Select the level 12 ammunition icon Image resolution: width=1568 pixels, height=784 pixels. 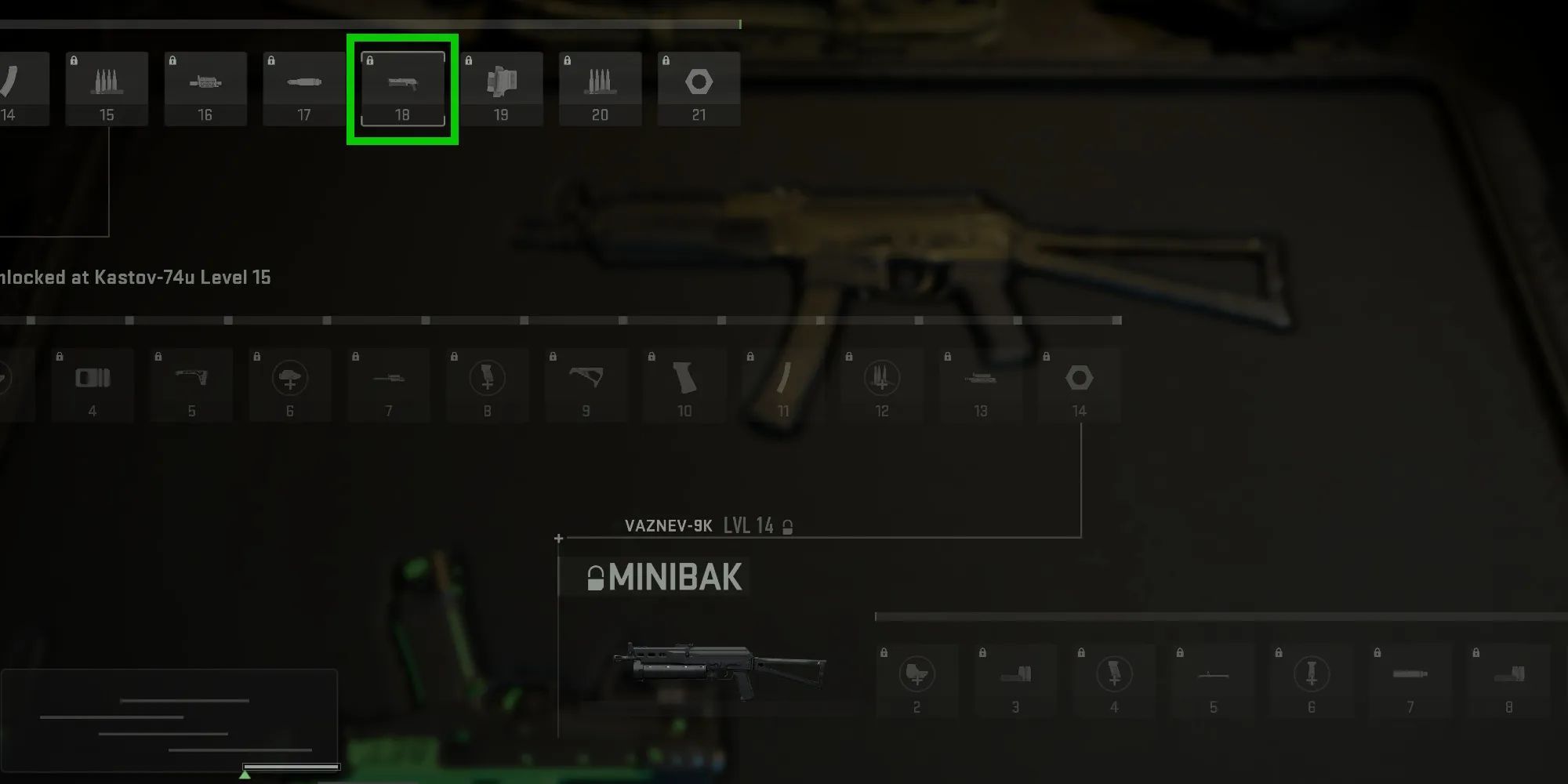(x=882, y=384)
